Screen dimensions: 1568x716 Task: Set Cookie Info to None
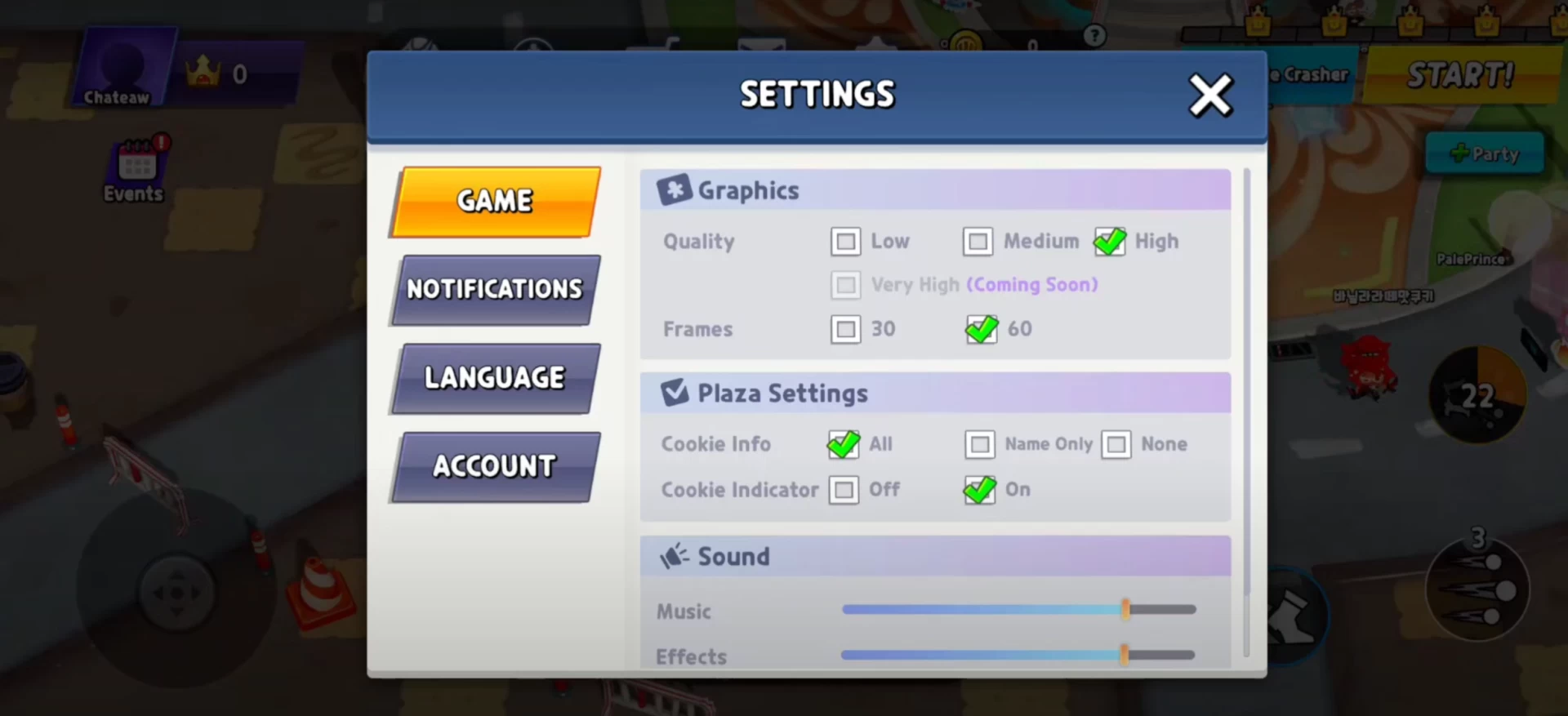pos(1116,444)
